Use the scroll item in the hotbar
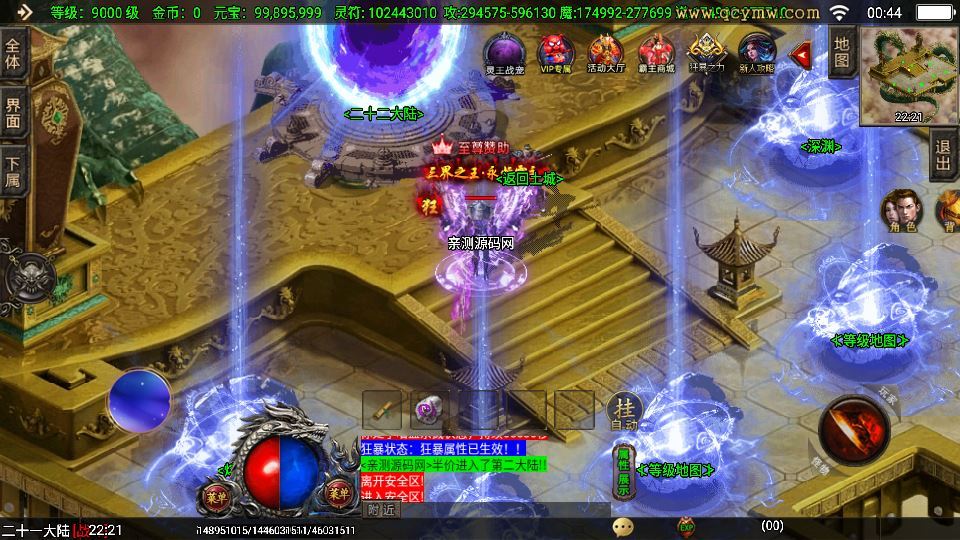This screenshot has width=960, height=540. point(382,409)
